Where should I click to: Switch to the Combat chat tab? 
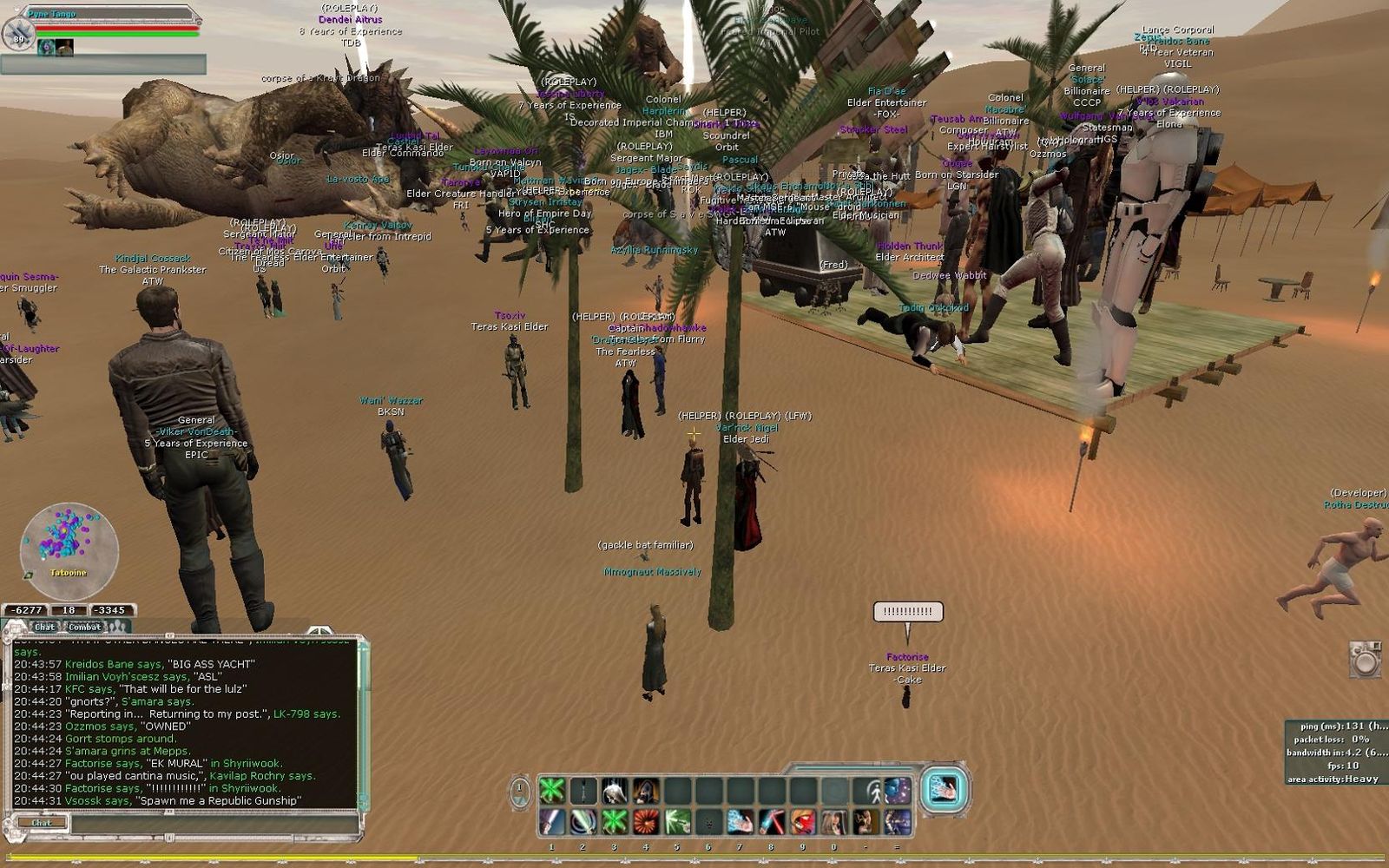click(x=84, y=627)
